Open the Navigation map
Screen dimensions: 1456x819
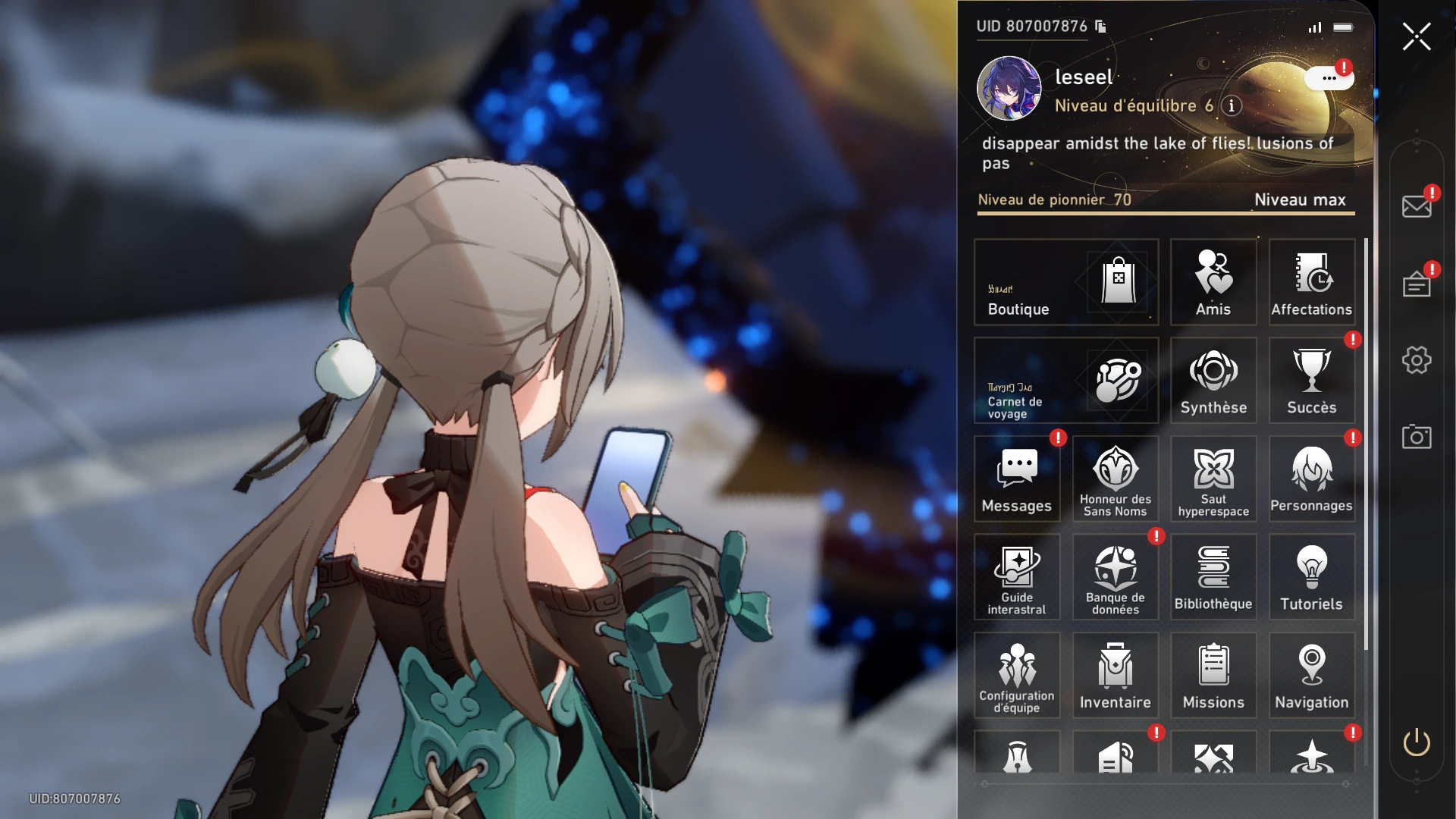(1311, 675)
